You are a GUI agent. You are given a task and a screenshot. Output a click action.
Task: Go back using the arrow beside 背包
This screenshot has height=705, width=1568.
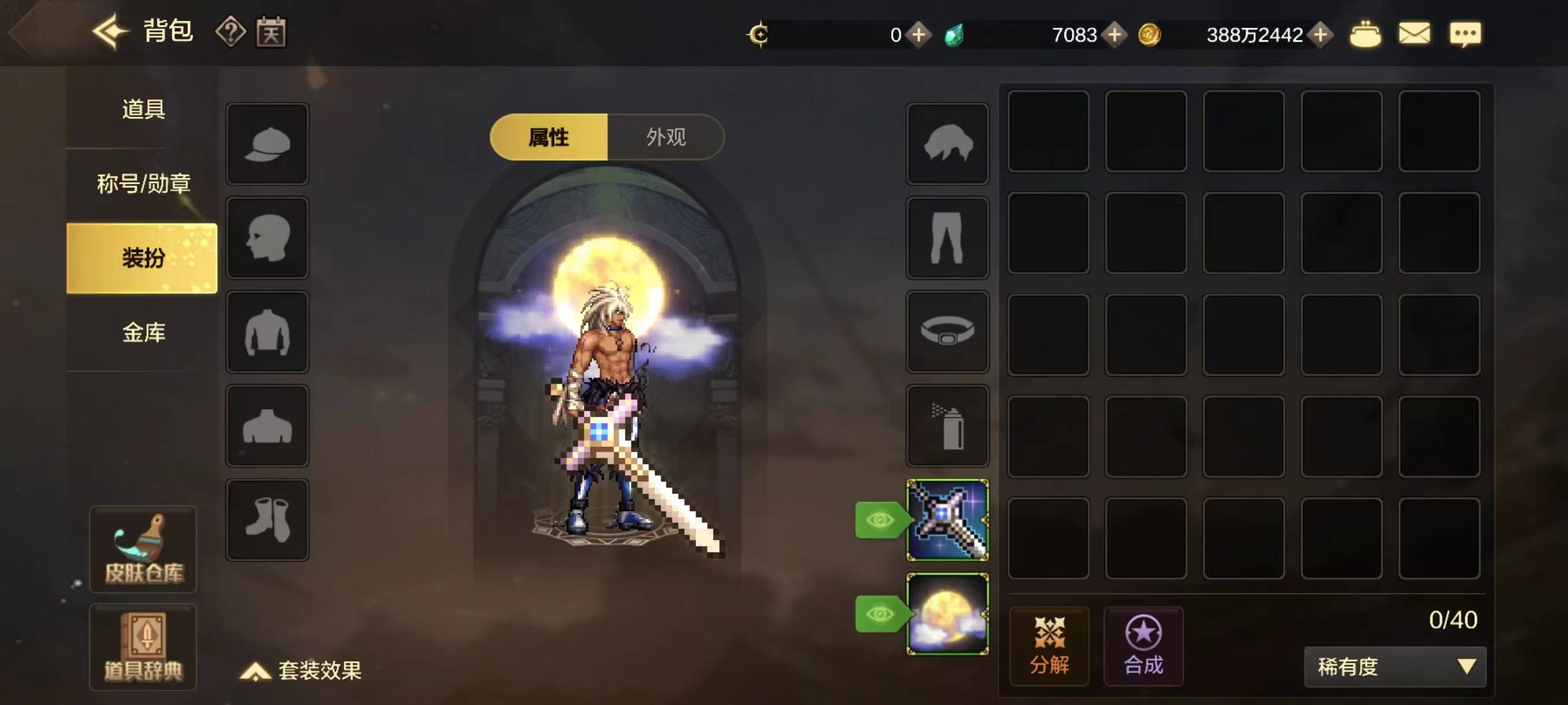(110, 32)
